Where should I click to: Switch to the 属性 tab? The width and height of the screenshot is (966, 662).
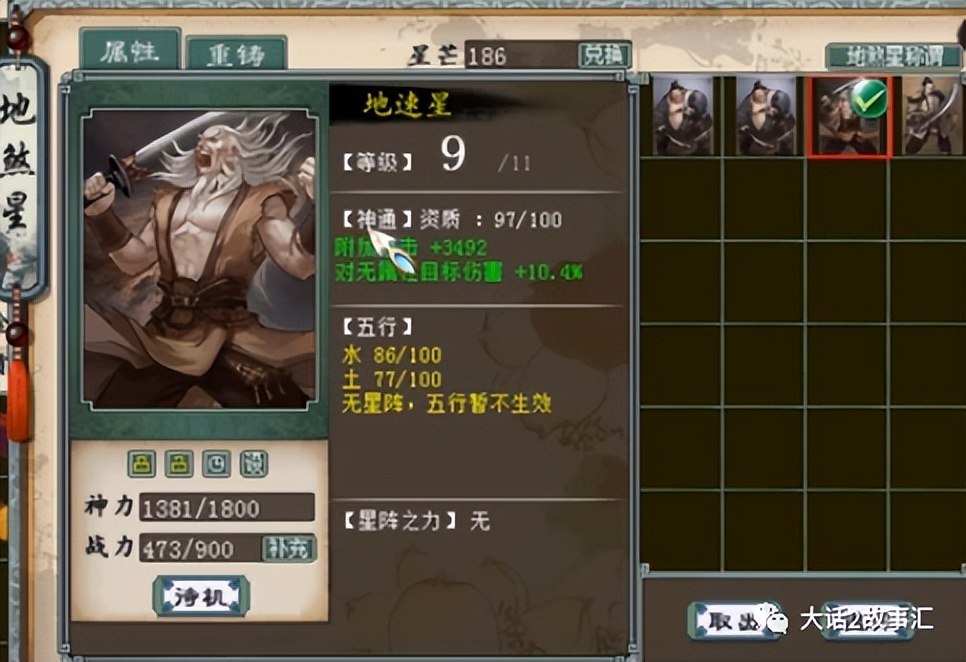pos(129,51)
